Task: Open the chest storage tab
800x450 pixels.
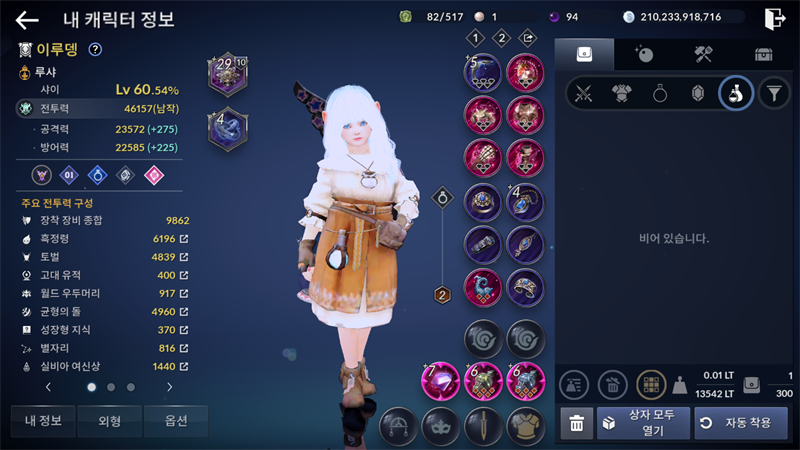Action: click(x=763, y=54)
